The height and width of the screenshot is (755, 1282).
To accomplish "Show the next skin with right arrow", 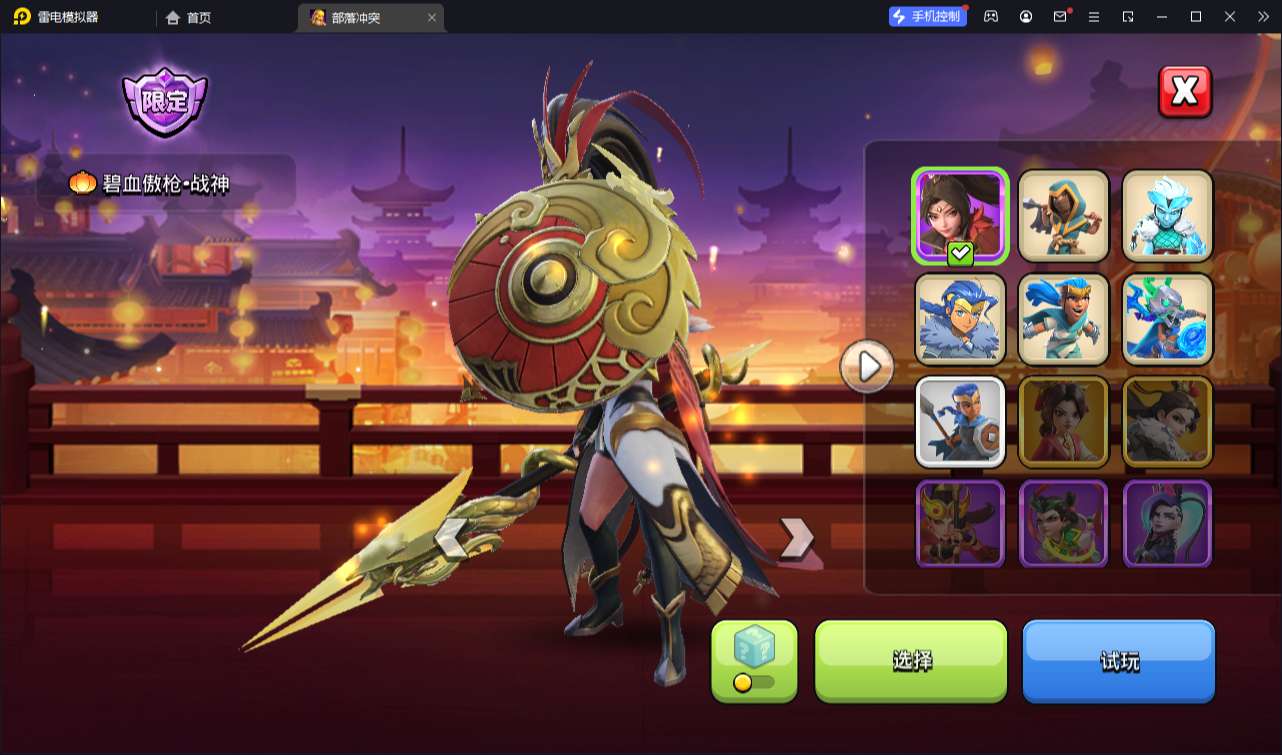I will (x=796, y=538).
